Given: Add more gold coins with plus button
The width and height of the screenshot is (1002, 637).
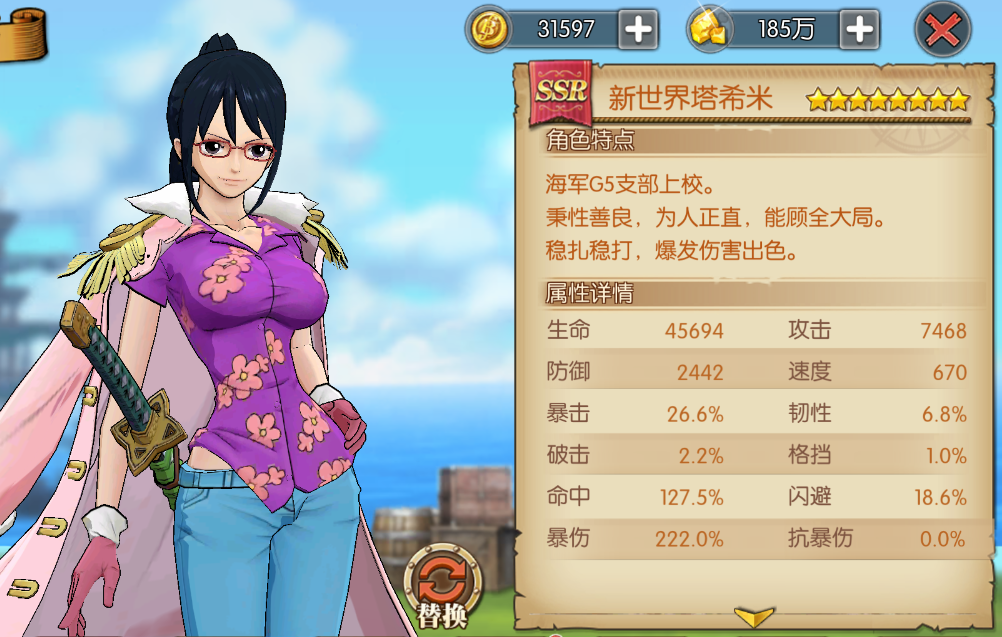Looking at the screenshot, I should click(x=637, y=30).
